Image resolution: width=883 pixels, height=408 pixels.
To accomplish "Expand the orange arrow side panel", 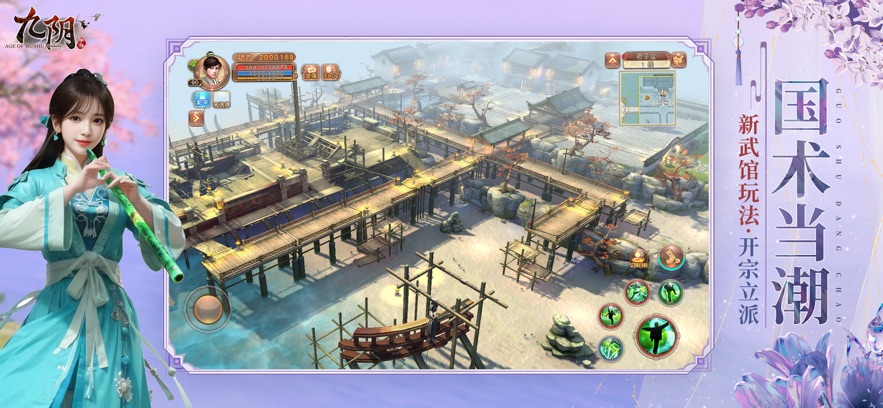I will pos(198,117).
